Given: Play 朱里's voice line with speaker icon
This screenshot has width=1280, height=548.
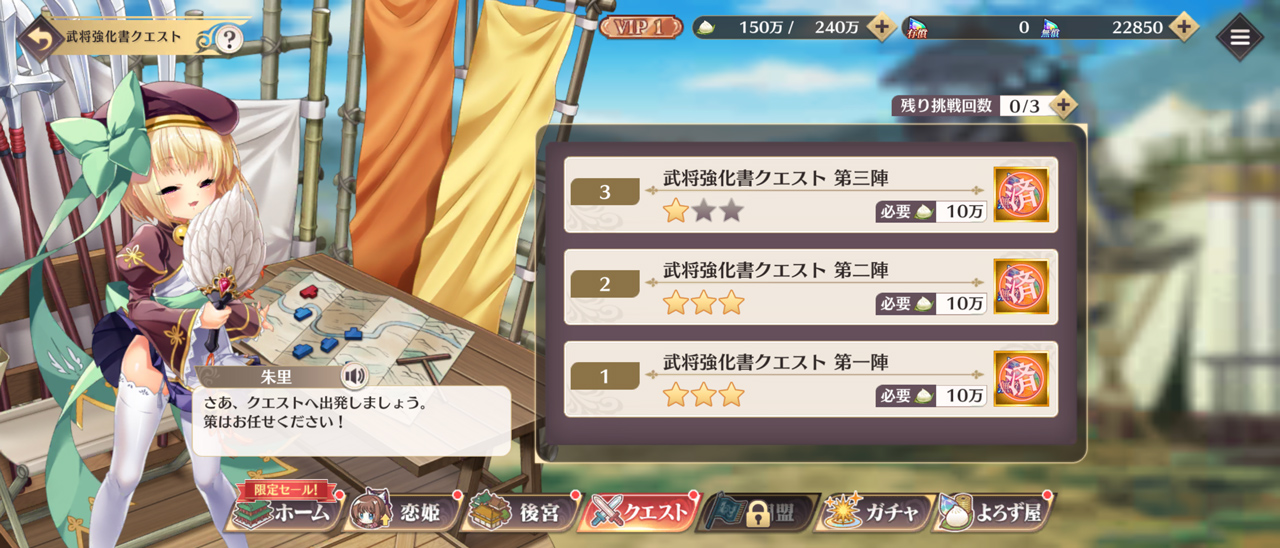Looking at the screenshot, I should pyautogui.click(x=353, y=376).
